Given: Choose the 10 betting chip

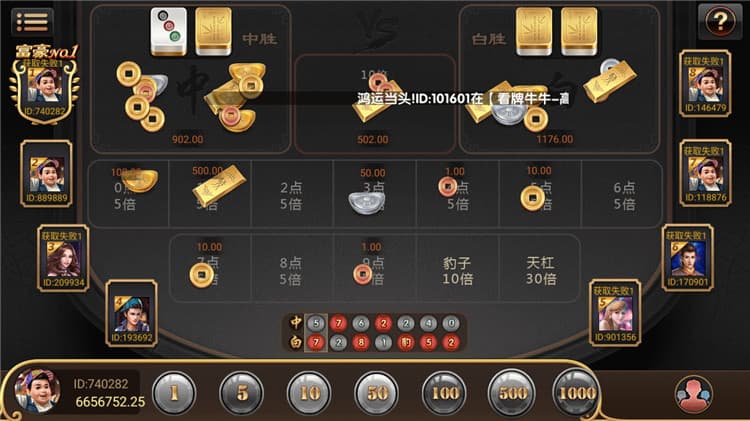Looking at the screenshot, I should (309, 392).
